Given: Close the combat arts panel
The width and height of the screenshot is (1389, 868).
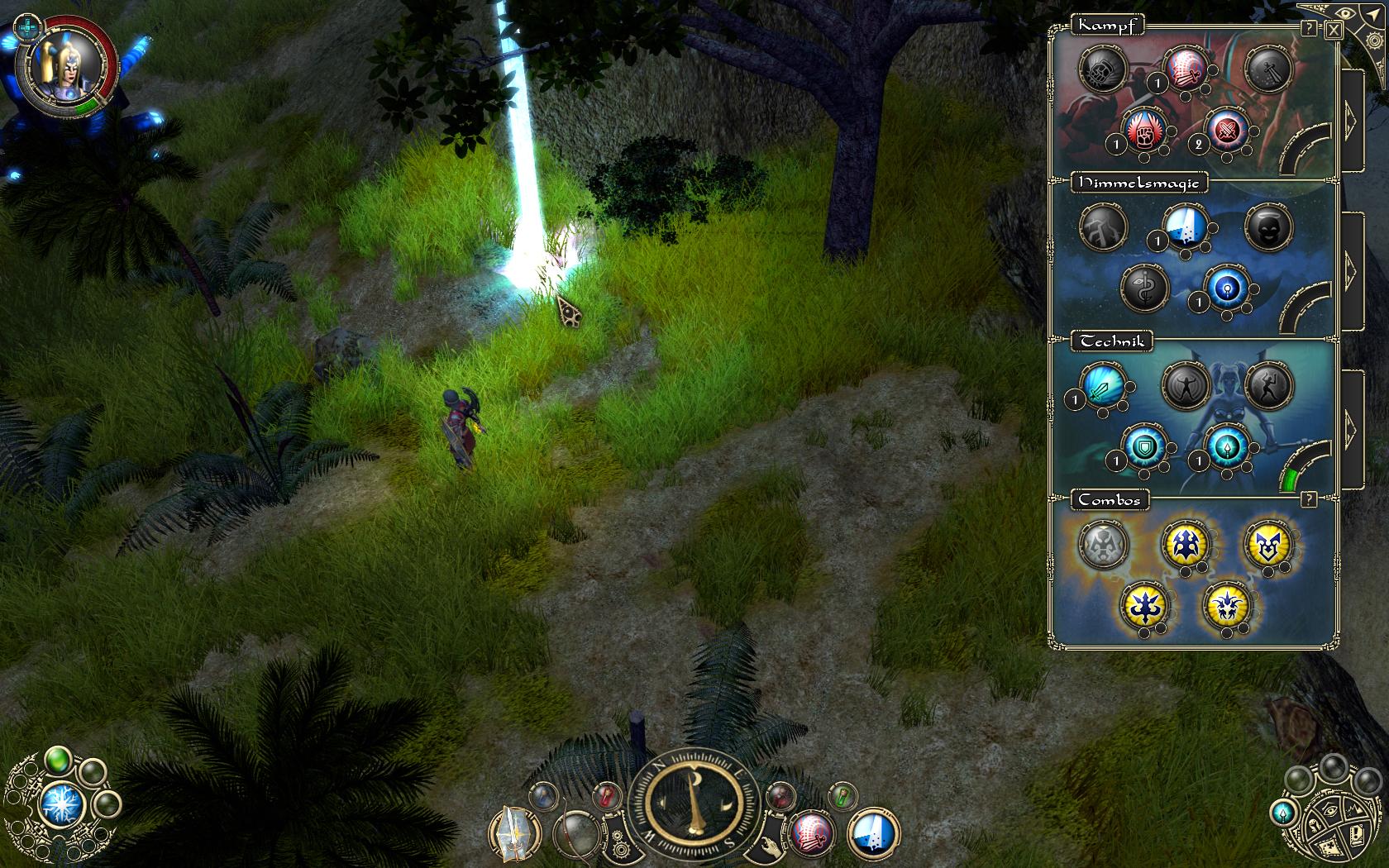Looking at the screenshot, I should 1334,31.
